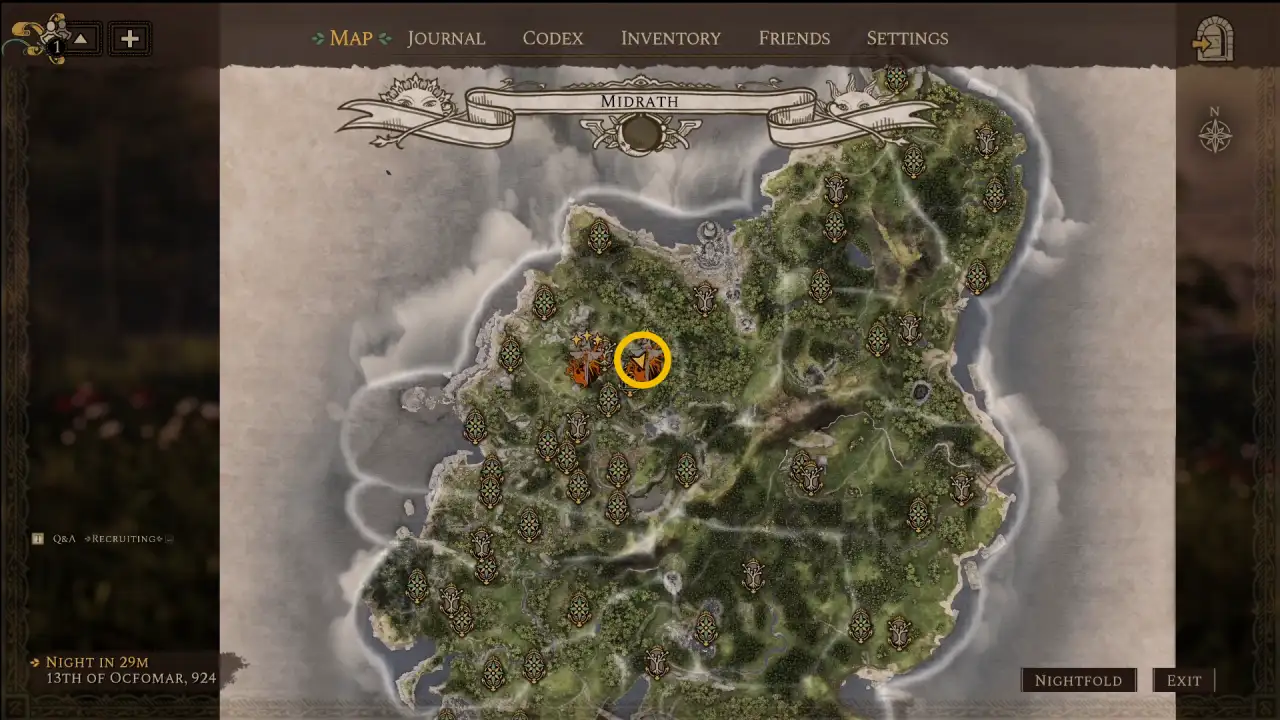Viewport: 1280px width, 720px height.
Task: Click the Nightfold button
Action: [x=1078, y=680]
